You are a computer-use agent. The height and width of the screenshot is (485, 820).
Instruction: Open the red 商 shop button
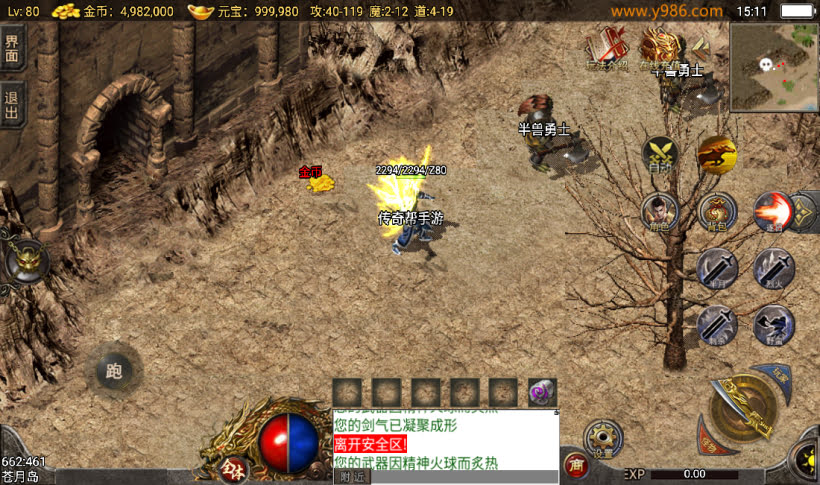tap(575, 463)
